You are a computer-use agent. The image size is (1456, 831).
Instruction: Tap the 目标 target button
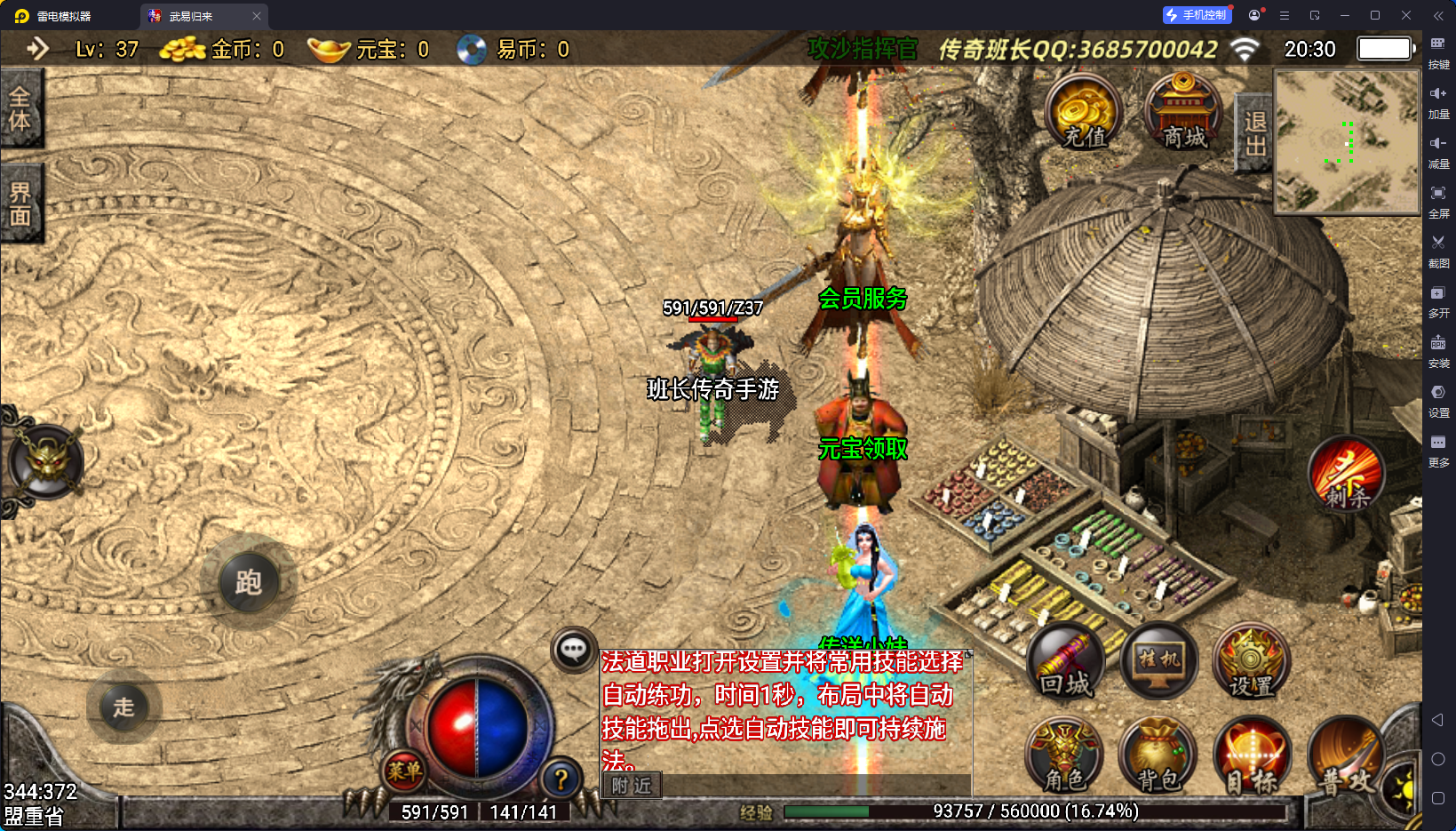(1251, 755)
